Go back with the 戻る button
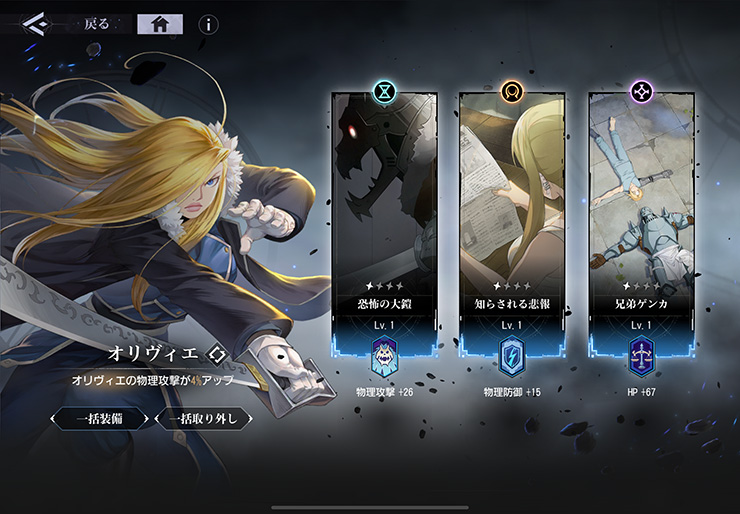 pyautogui.click(x=97, y=24)
